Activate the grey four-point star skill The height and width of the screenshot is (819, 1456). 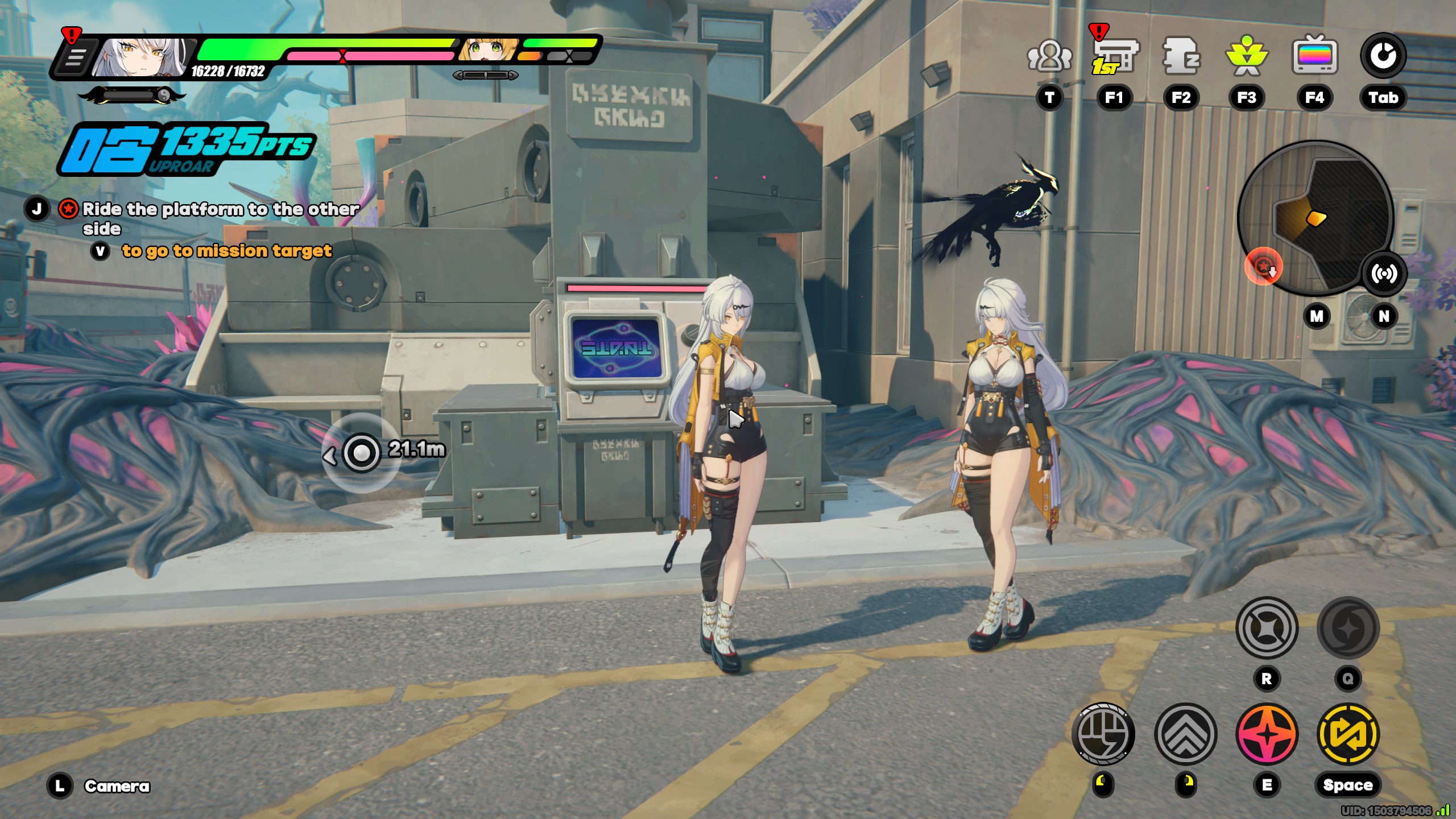1267,628
